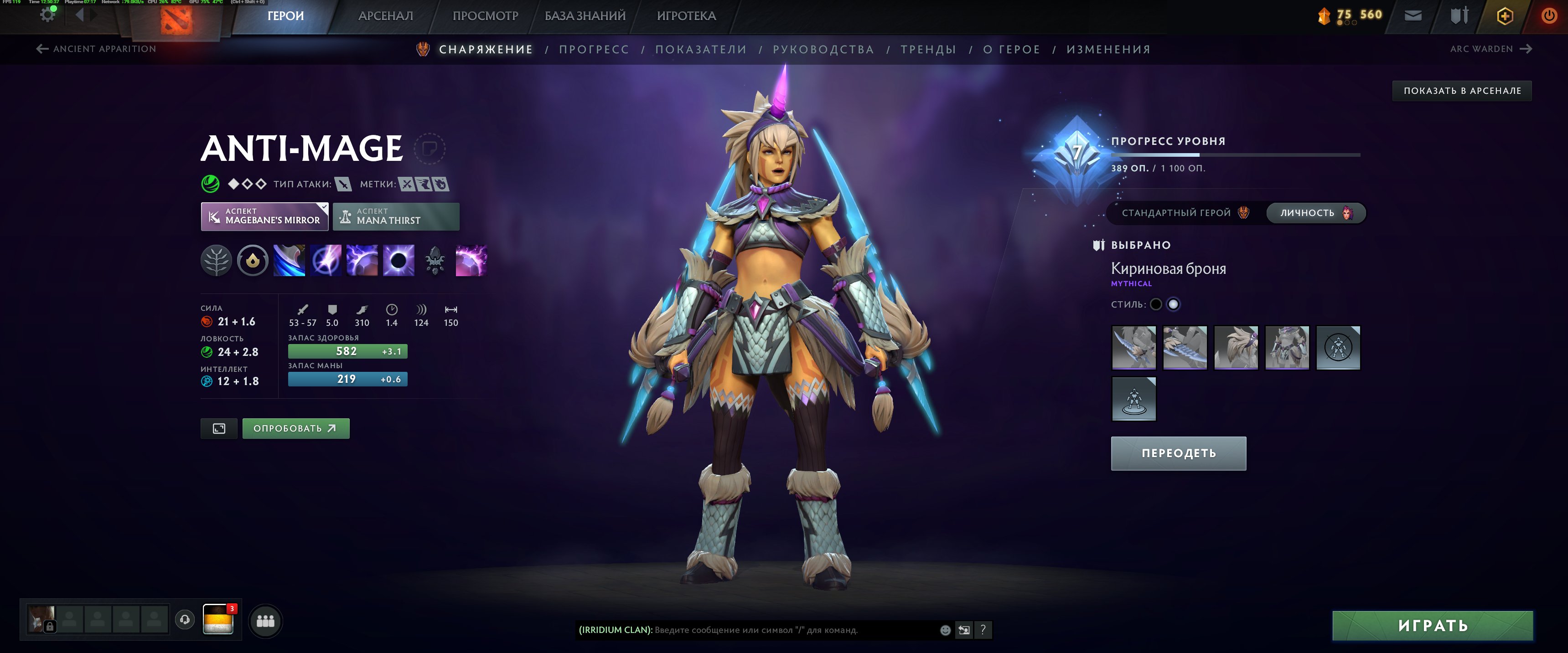1568x653 pixels.
Task: Open the MAGEBANE'S MIRROR aspect dropdown
Action: (264, 216)
